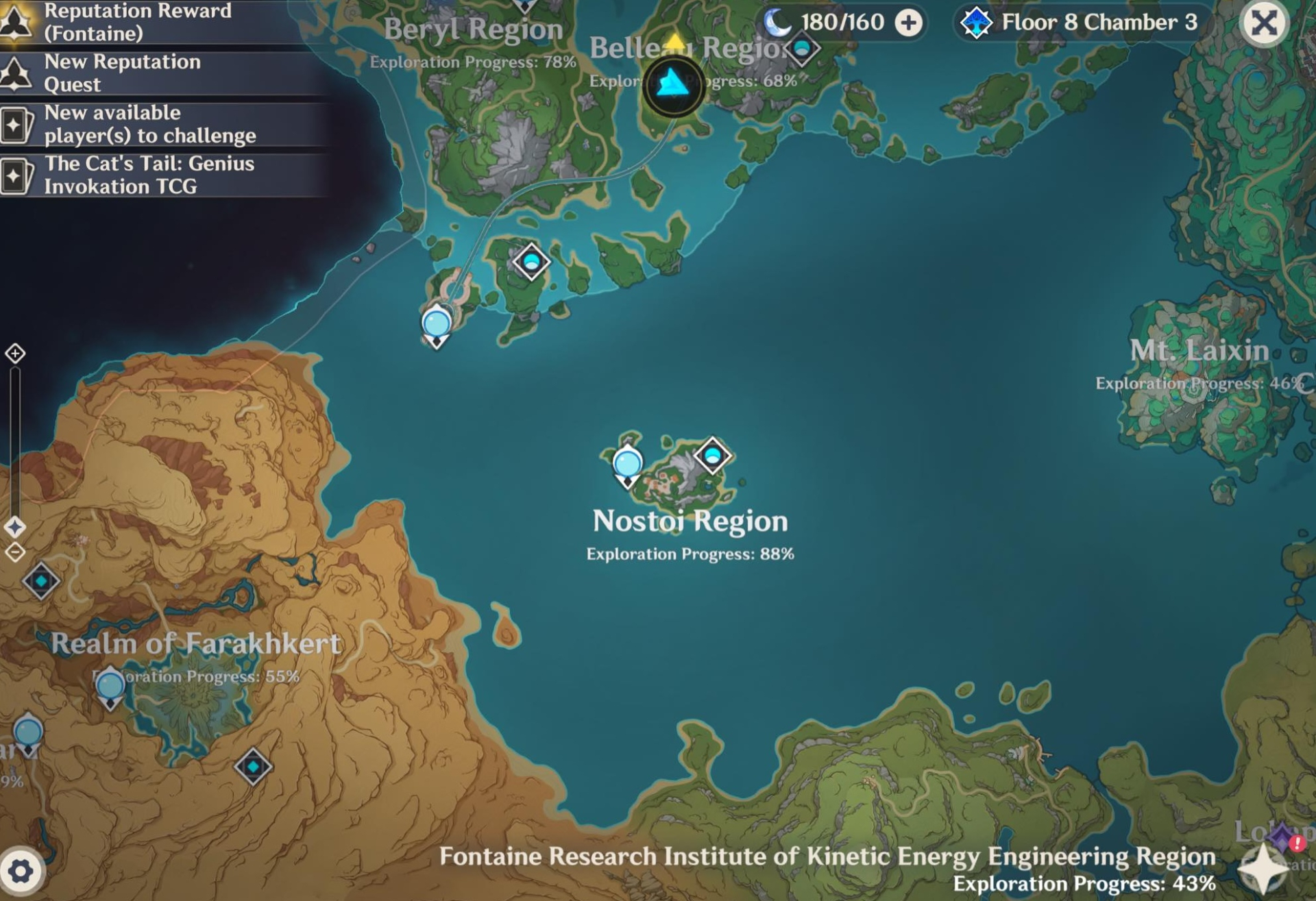This screenshot has width=1316, height=901.
Task: Click the teleport waypoint near Beryl Region coast
Action: 436,322
